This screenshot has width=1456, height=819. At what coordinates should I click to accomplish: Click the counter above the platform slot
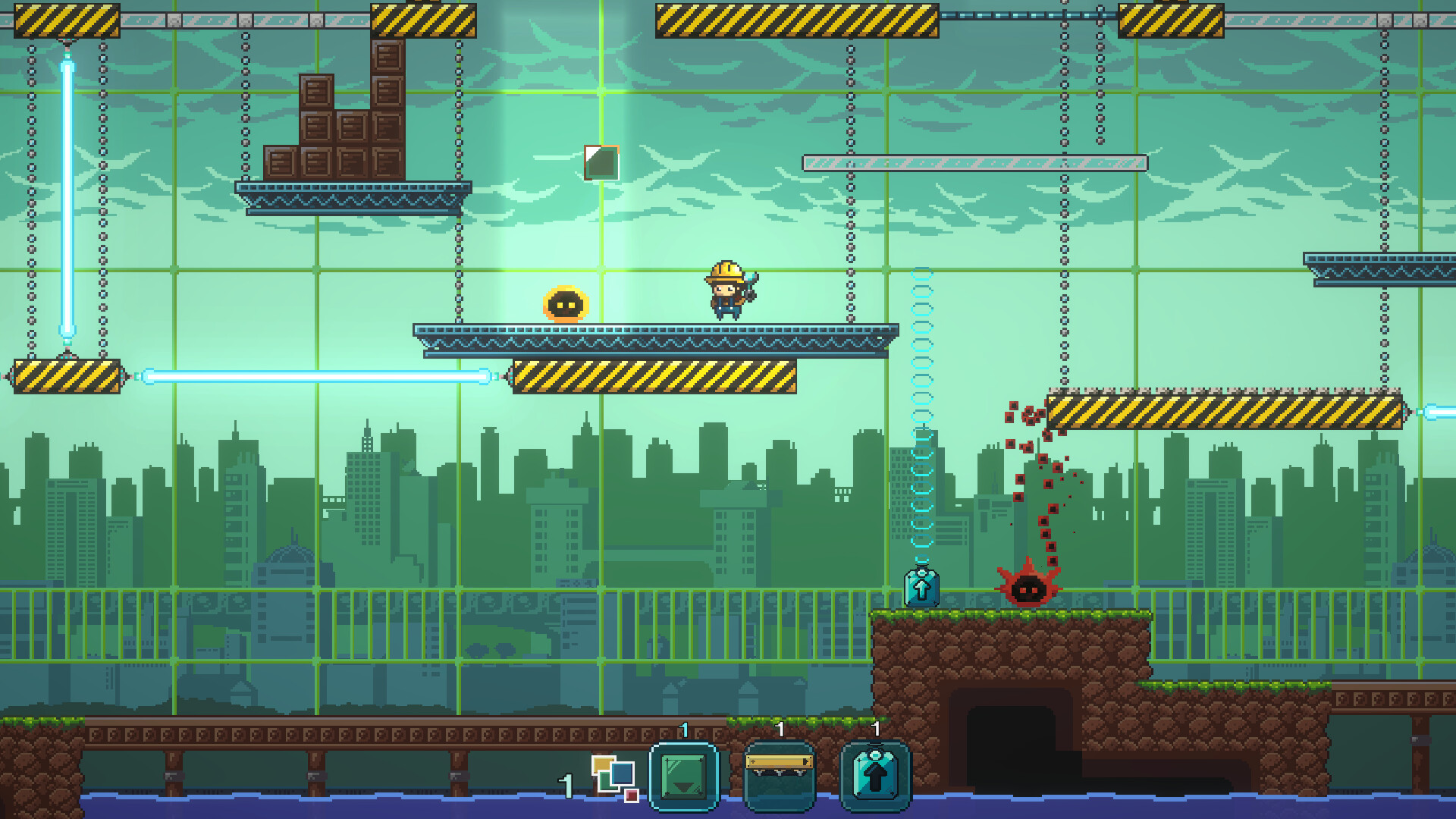[780, 730]
